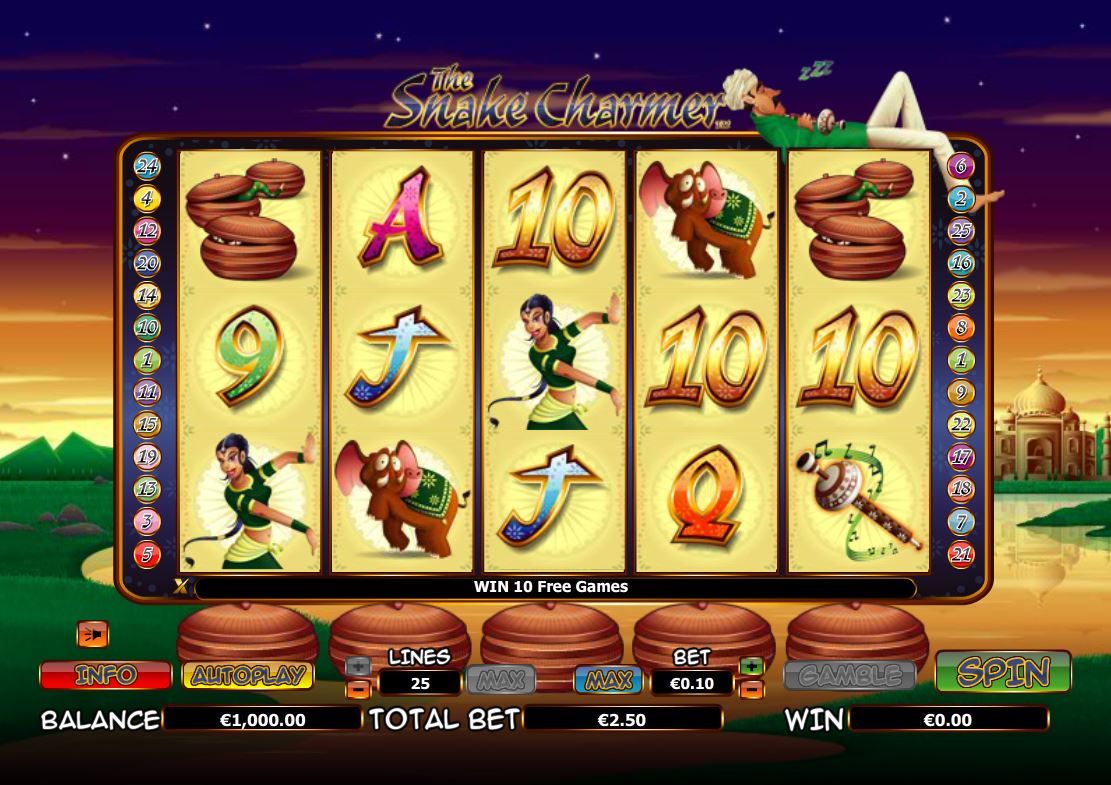Choose payline 5 marker

[147, 554]
